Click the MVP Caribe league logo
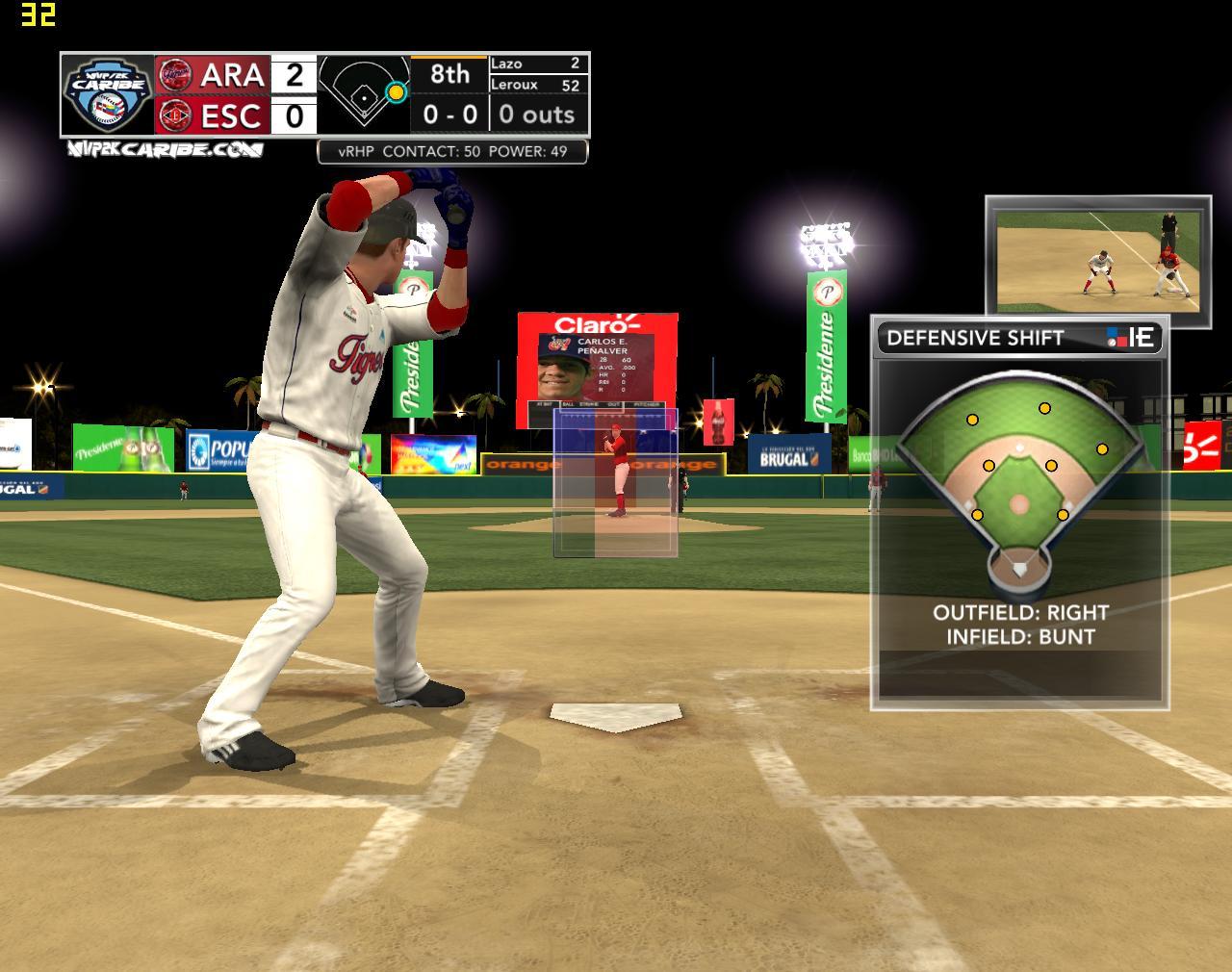 (x=108, y=94)
